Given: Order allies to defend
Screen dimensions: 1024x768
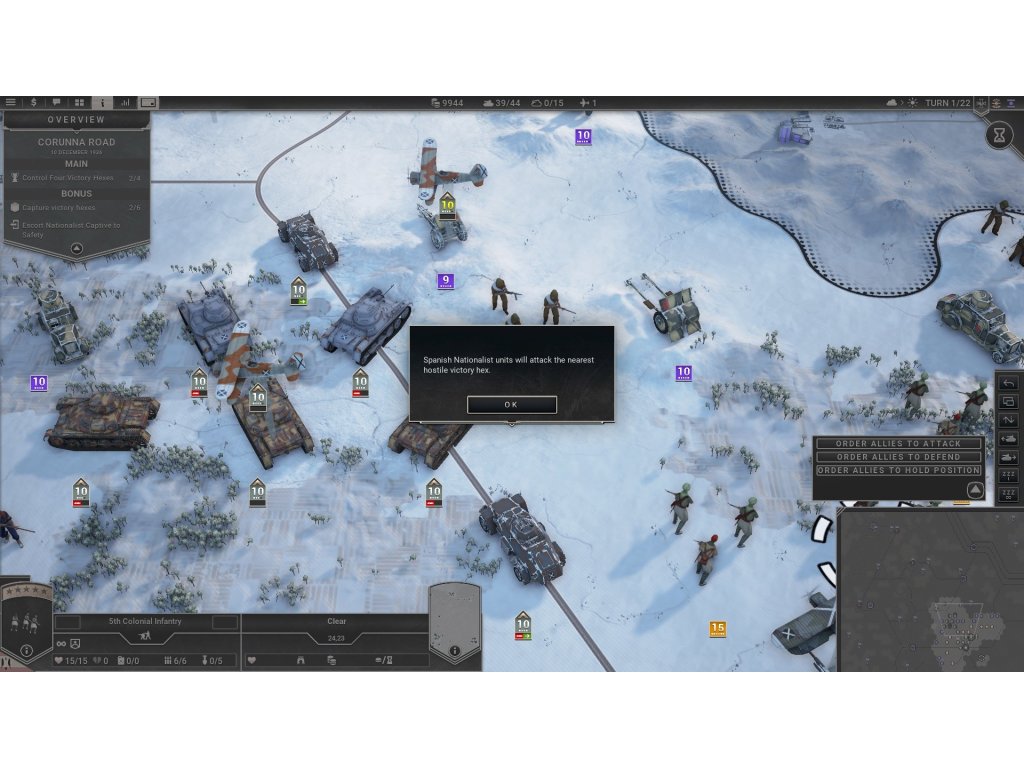Looking at the screenshot, I should (x=898, y=457).
